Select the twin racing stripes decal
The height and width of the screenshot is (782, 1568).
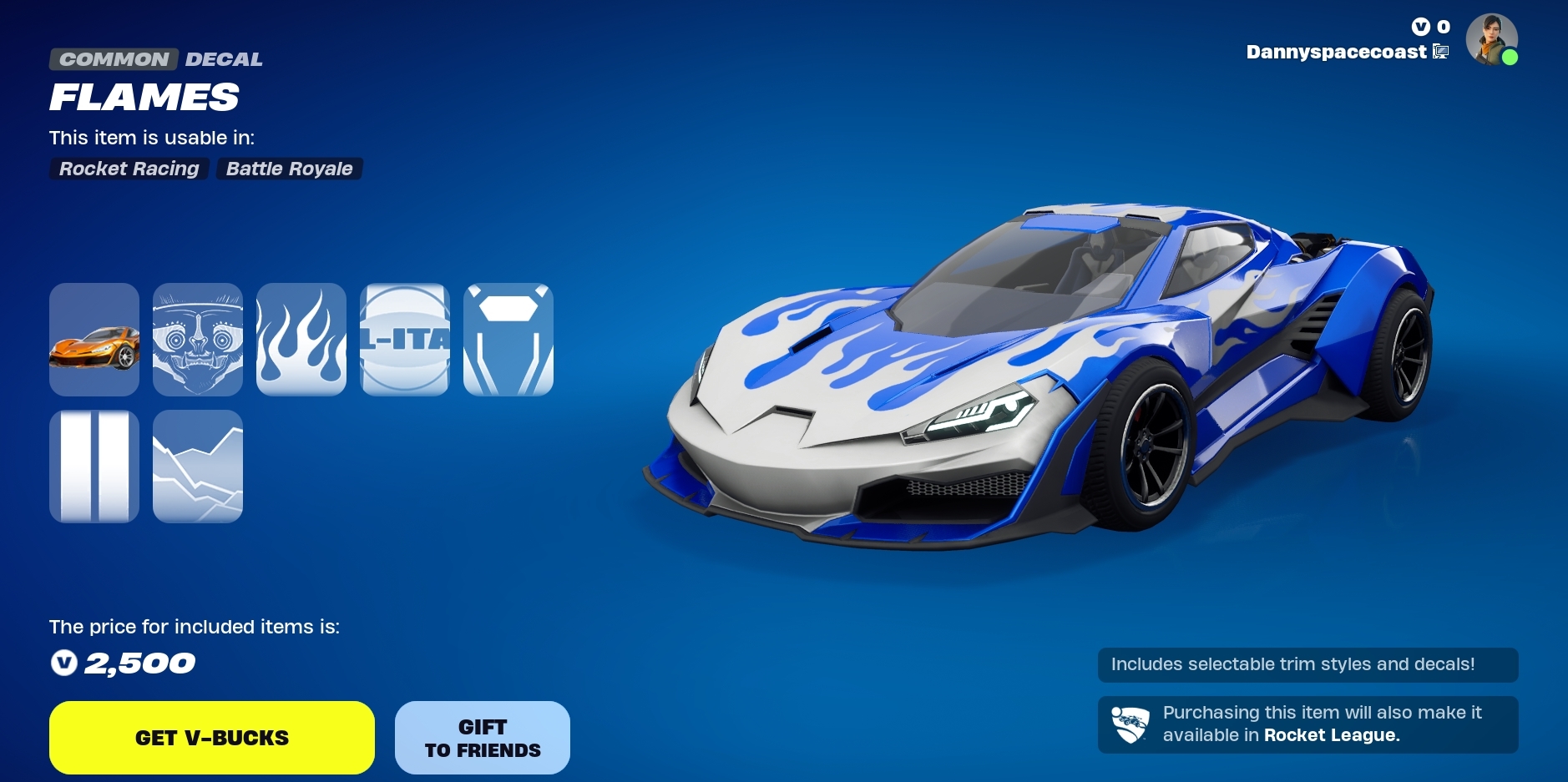[x=94, y=467]
